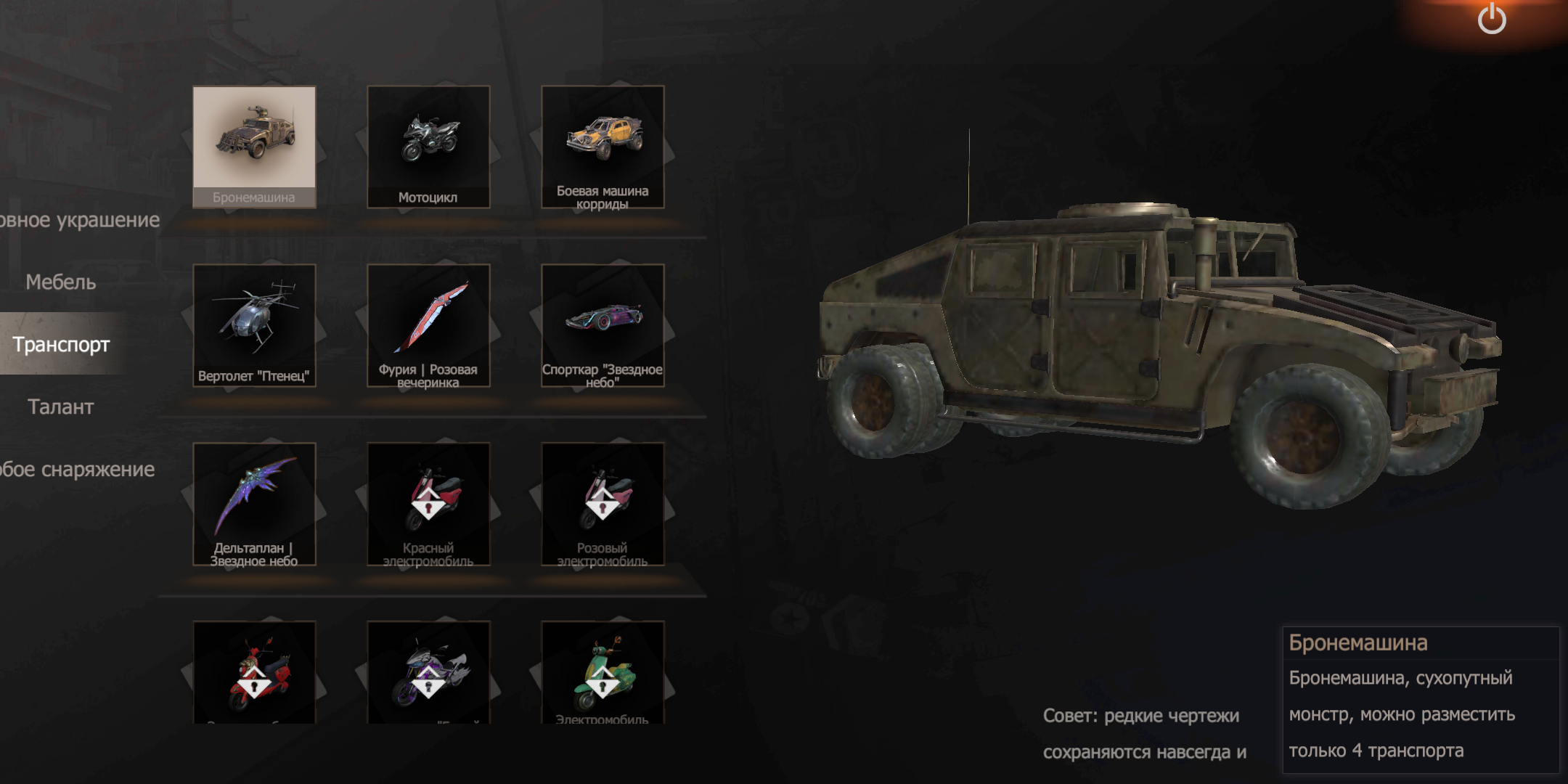Pick the Дельтаплан | Звездное небо tile
The height and width of the screenshot is (784, 1568).
tap(254, 504)
